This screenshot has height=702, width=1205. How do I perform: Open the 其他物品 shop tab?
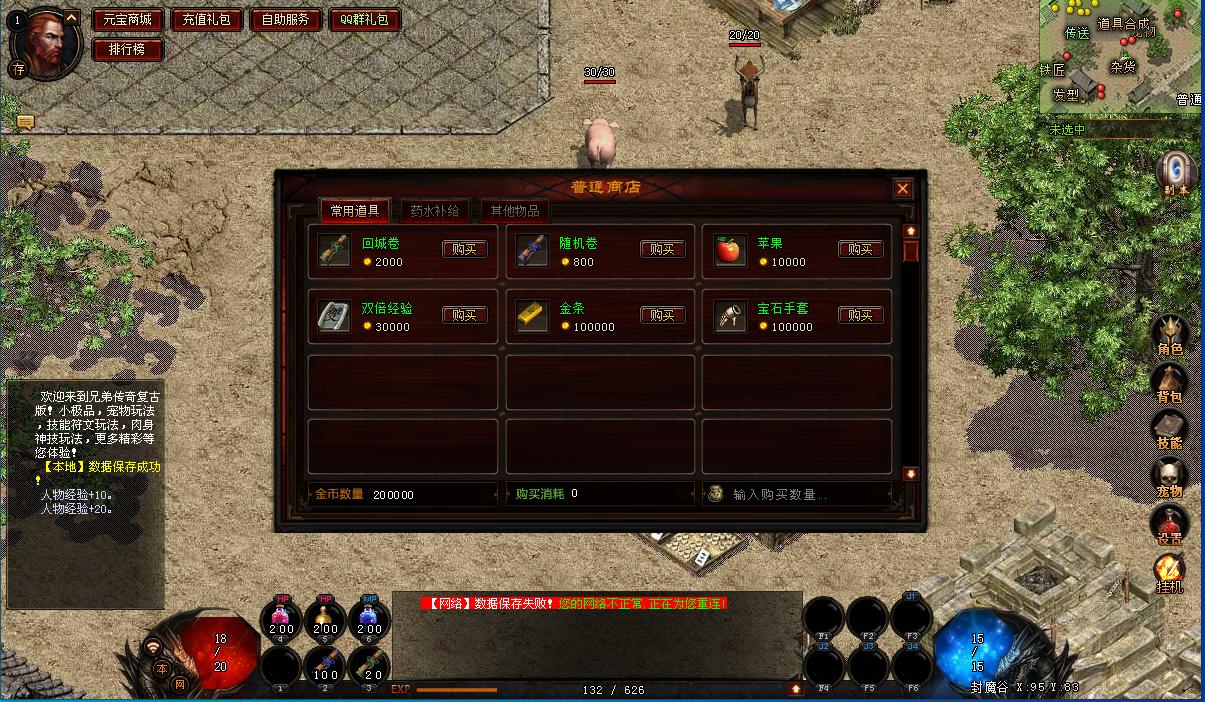(515, 211)
